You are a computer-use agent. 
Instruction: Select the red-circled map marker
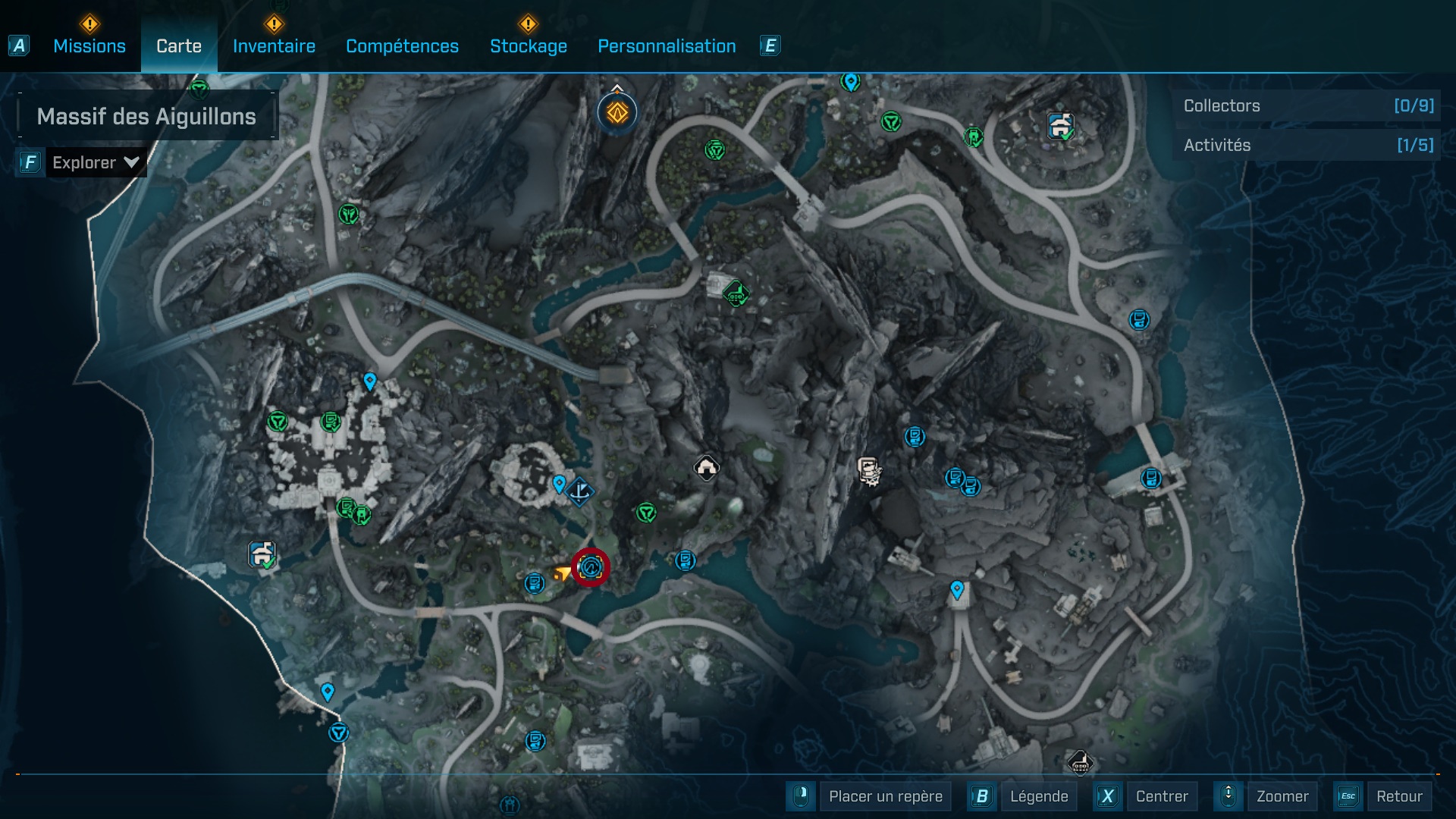(591, 566)
